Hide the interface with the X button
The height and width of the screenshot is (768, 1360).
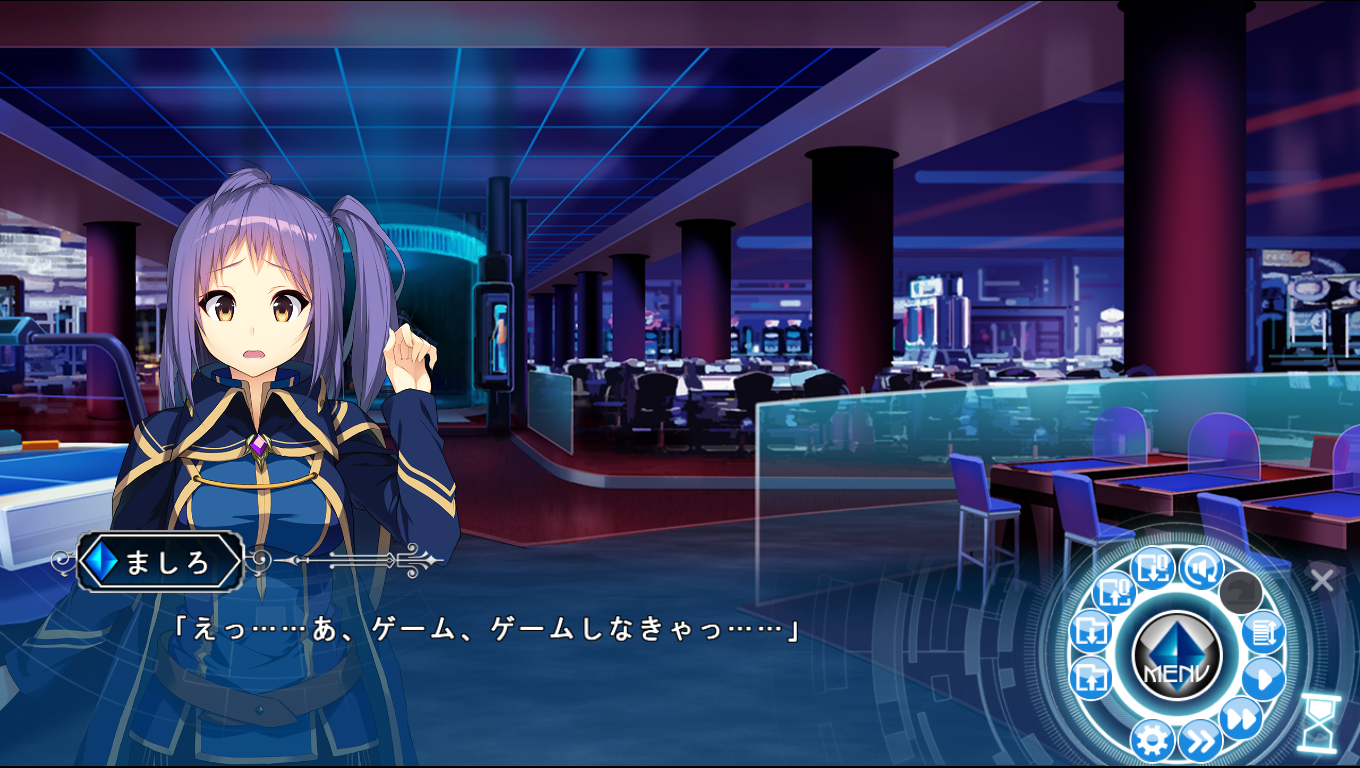[x=1322, y=579]
